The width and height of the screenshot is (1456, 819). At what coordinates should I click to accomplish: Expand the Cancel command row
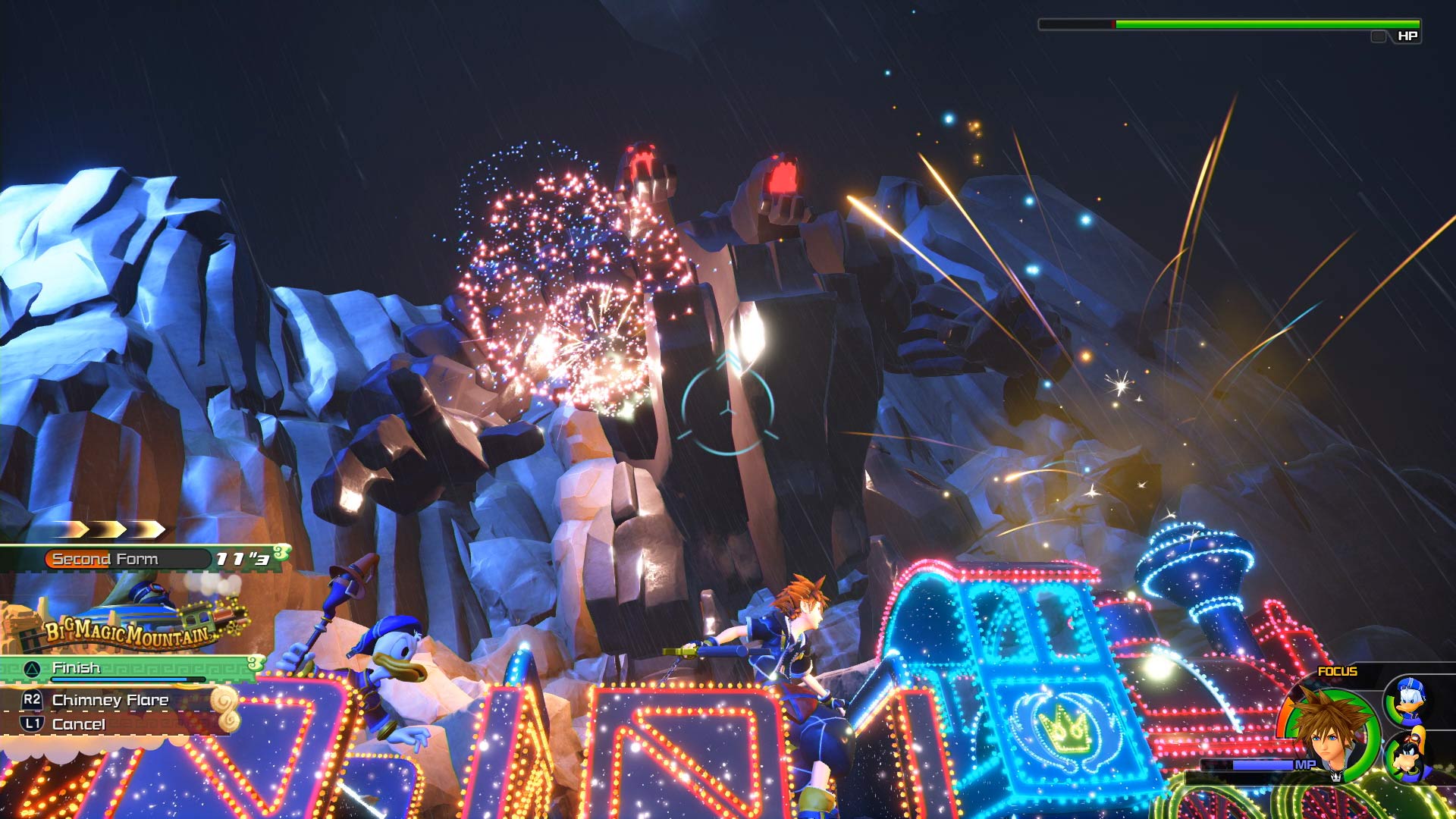[x=78, y=724]
